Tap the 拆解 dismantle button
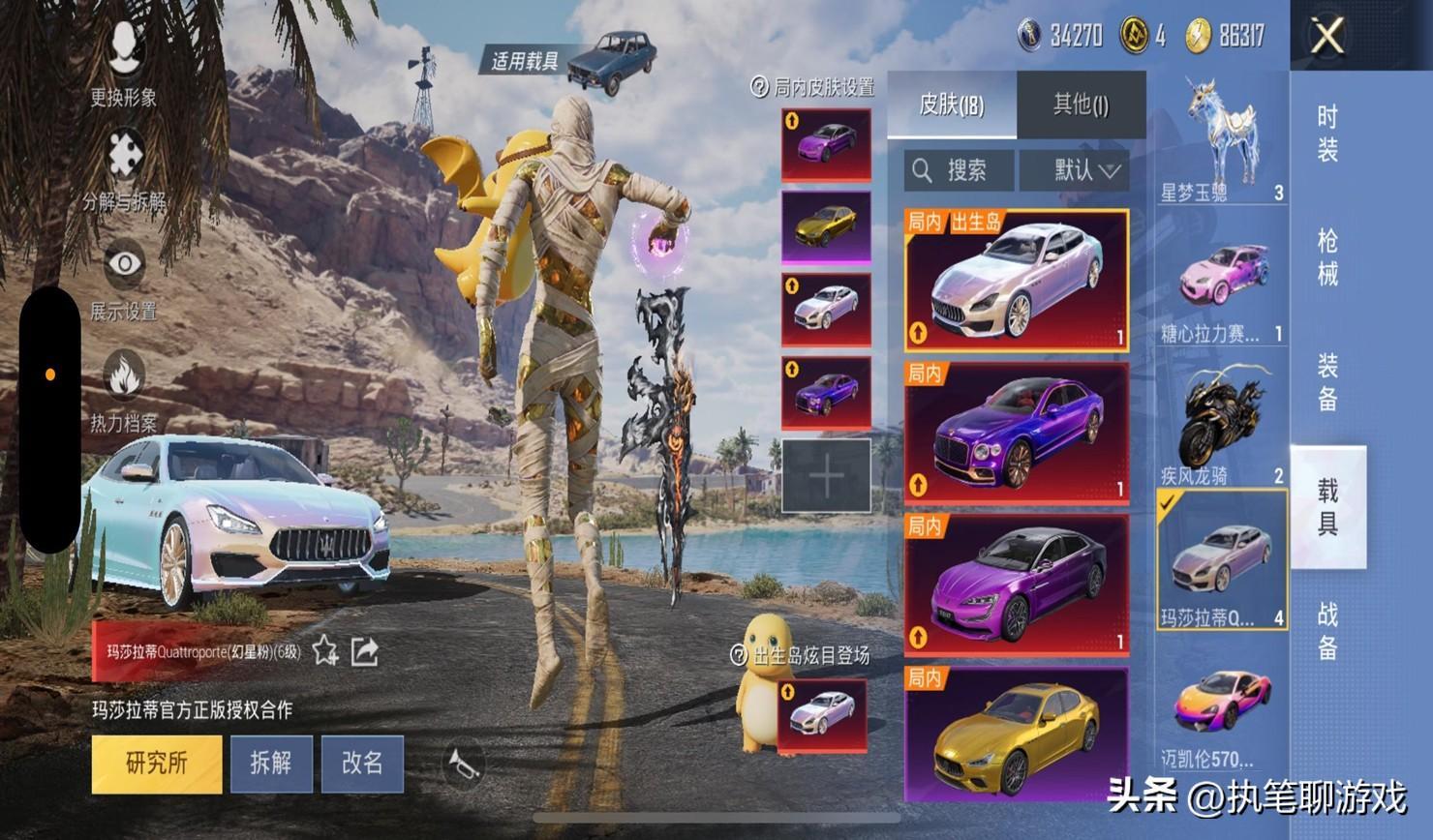The height and width of the screenshot is (840, 1433). pyautogui.click(x=271, y=764)
